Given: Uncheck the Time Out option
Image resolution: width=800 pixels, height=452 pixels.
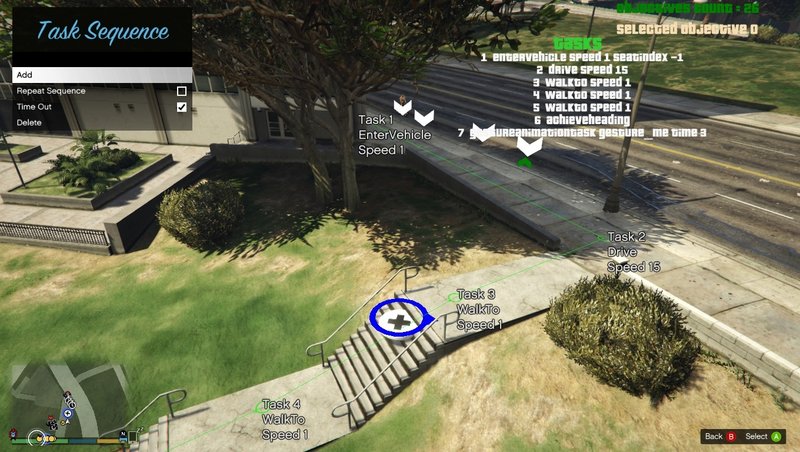Looking at the screenshot, I should pos(181,107).
